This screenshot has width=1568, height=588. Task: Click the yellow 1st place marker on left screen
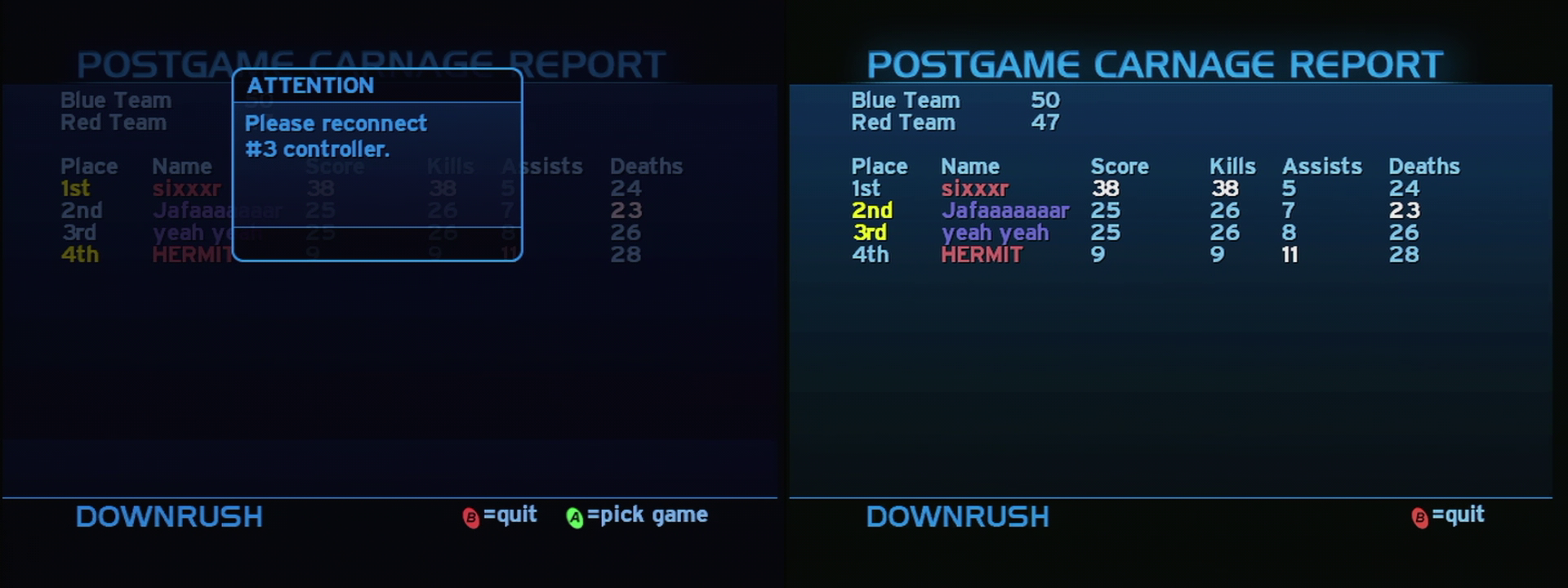click(x=74, y=188)
